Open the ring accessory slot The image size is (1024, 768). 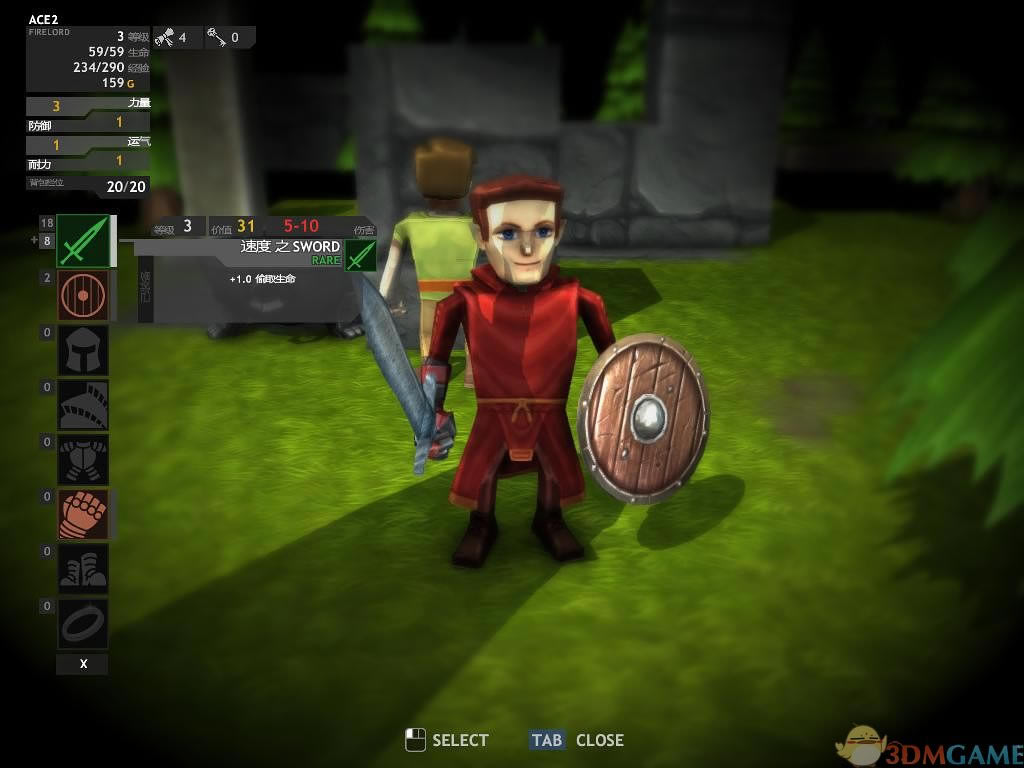[x=83, y=624]
